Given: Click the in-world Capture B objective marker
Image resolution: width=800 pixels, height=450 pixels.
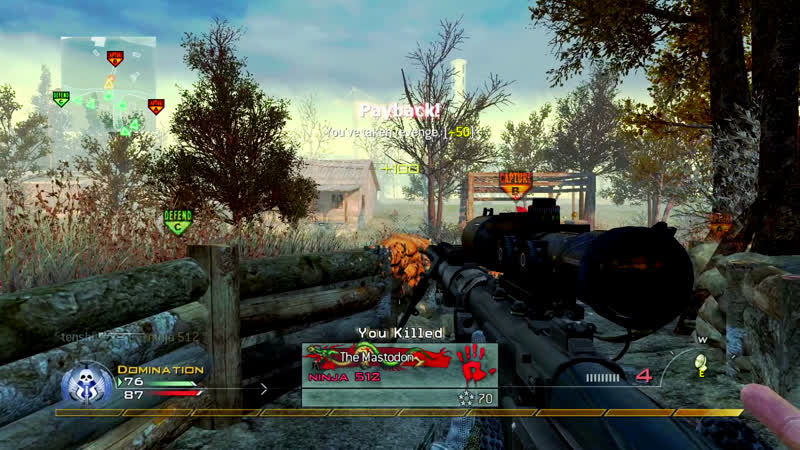Looking at the screenshot, I should point(515,184).
